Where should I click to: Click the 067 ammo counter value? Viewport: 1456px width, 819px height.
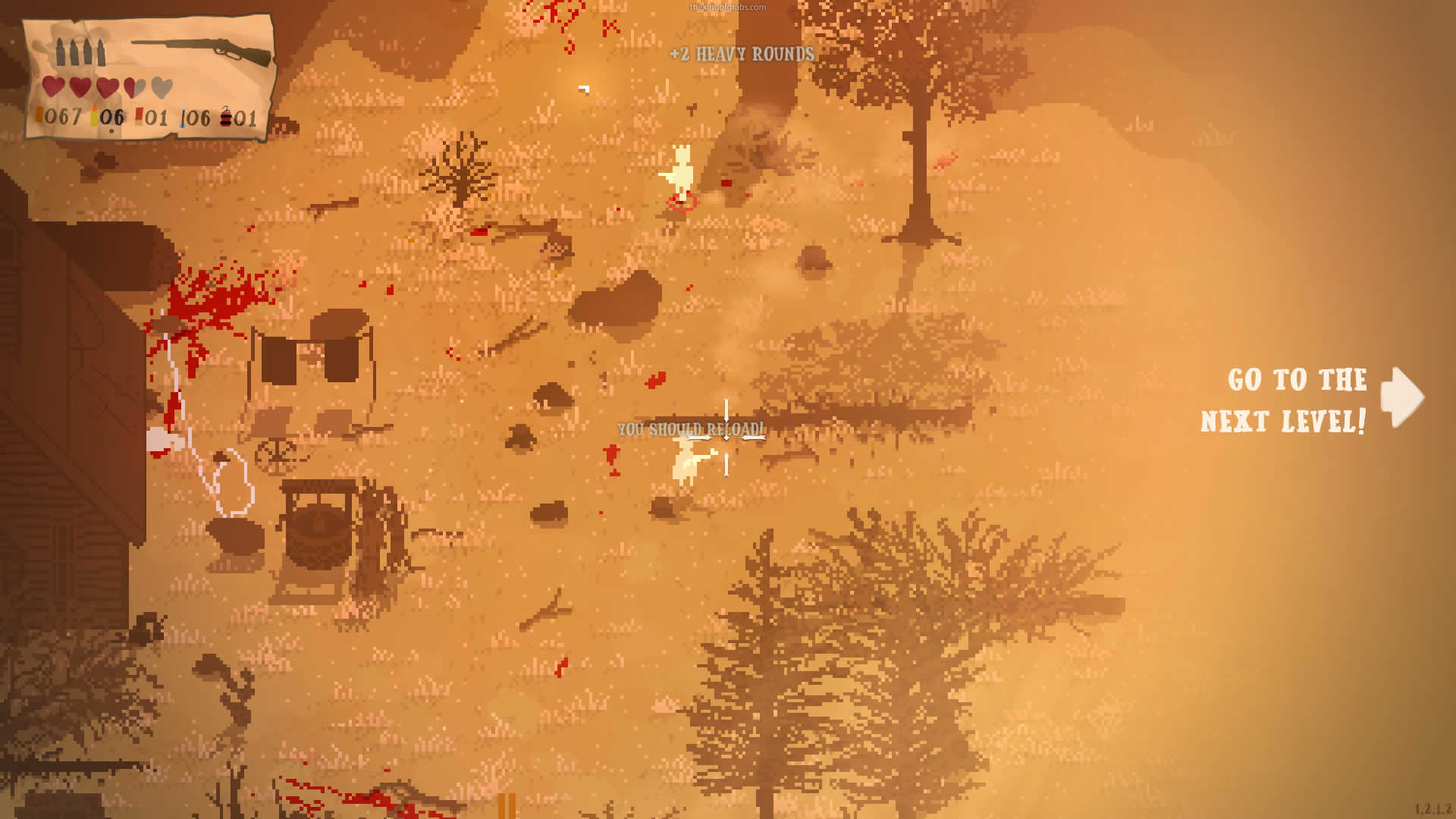click(x=64, y=117)
